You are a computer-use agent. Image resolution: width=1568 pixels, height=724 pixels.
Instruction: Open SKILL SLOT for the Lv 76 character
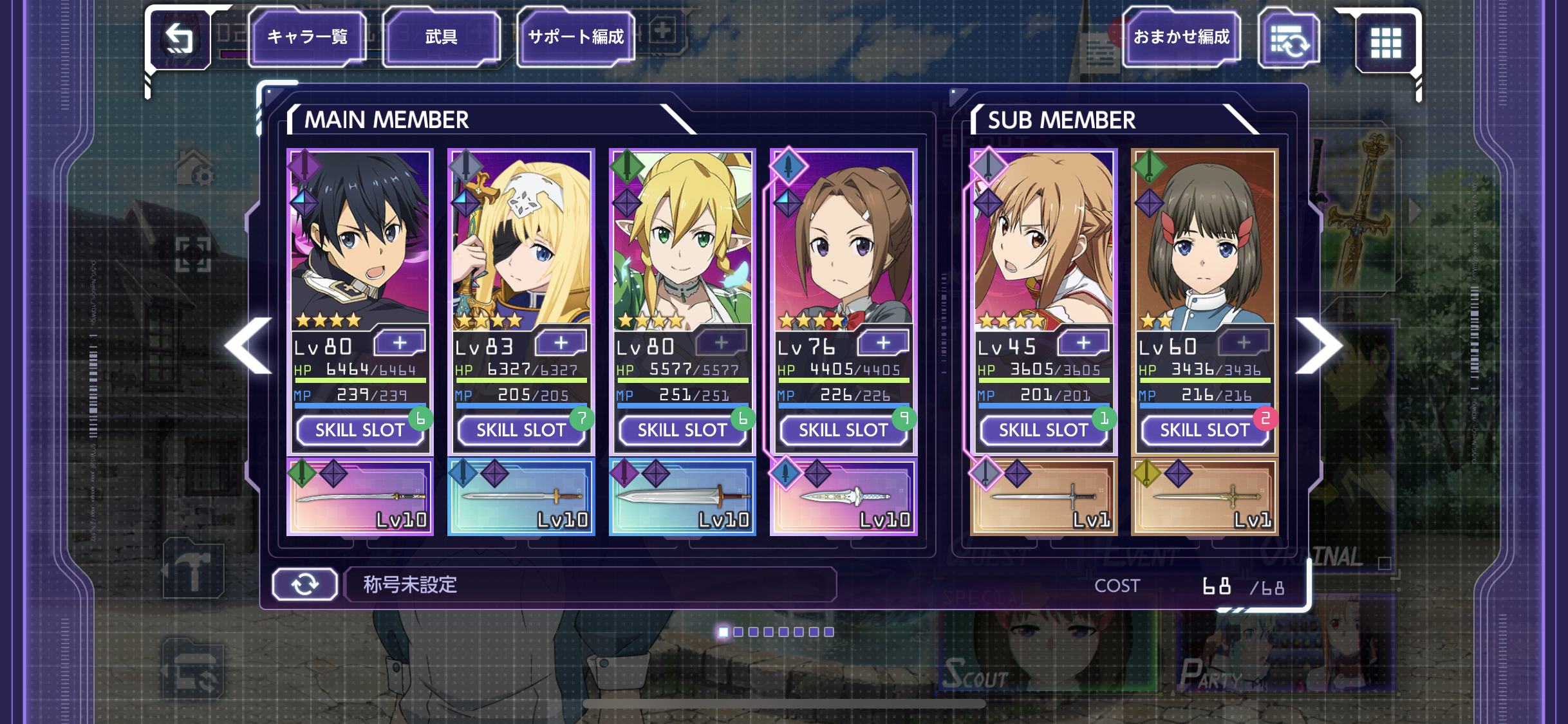click(843, 430)
